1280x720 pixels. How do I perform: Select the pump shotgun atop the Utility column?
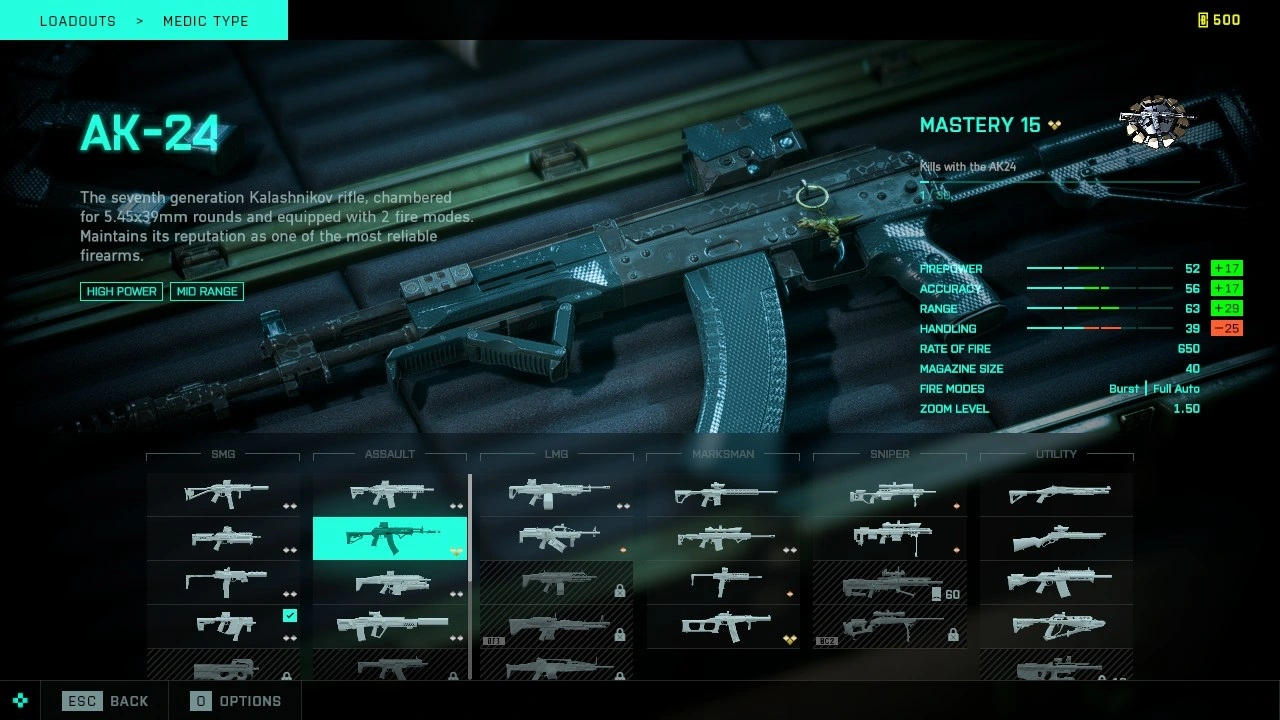1056,493
